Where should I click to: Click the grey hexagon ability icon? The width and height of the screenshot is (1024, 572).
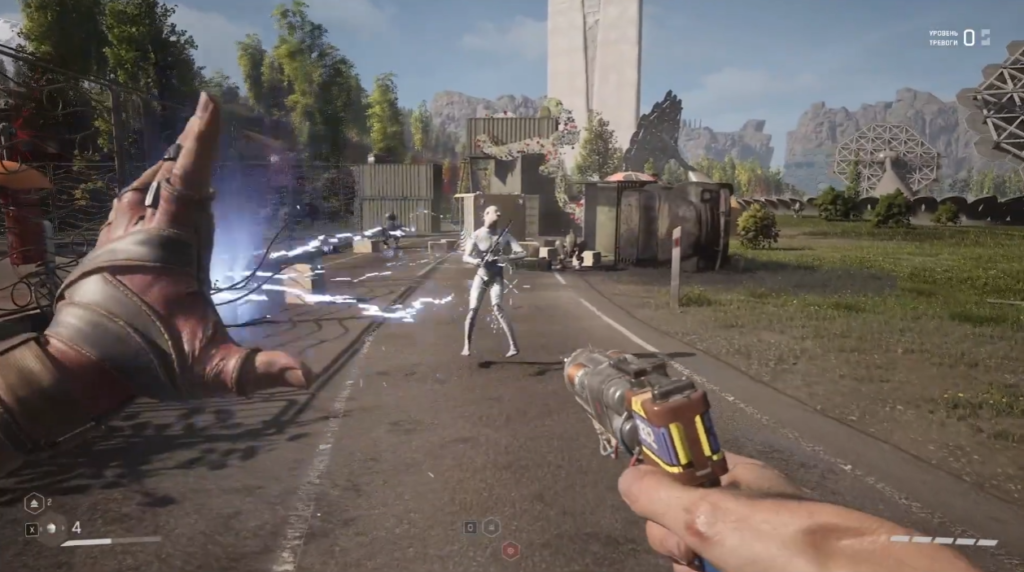click(492, 526)
